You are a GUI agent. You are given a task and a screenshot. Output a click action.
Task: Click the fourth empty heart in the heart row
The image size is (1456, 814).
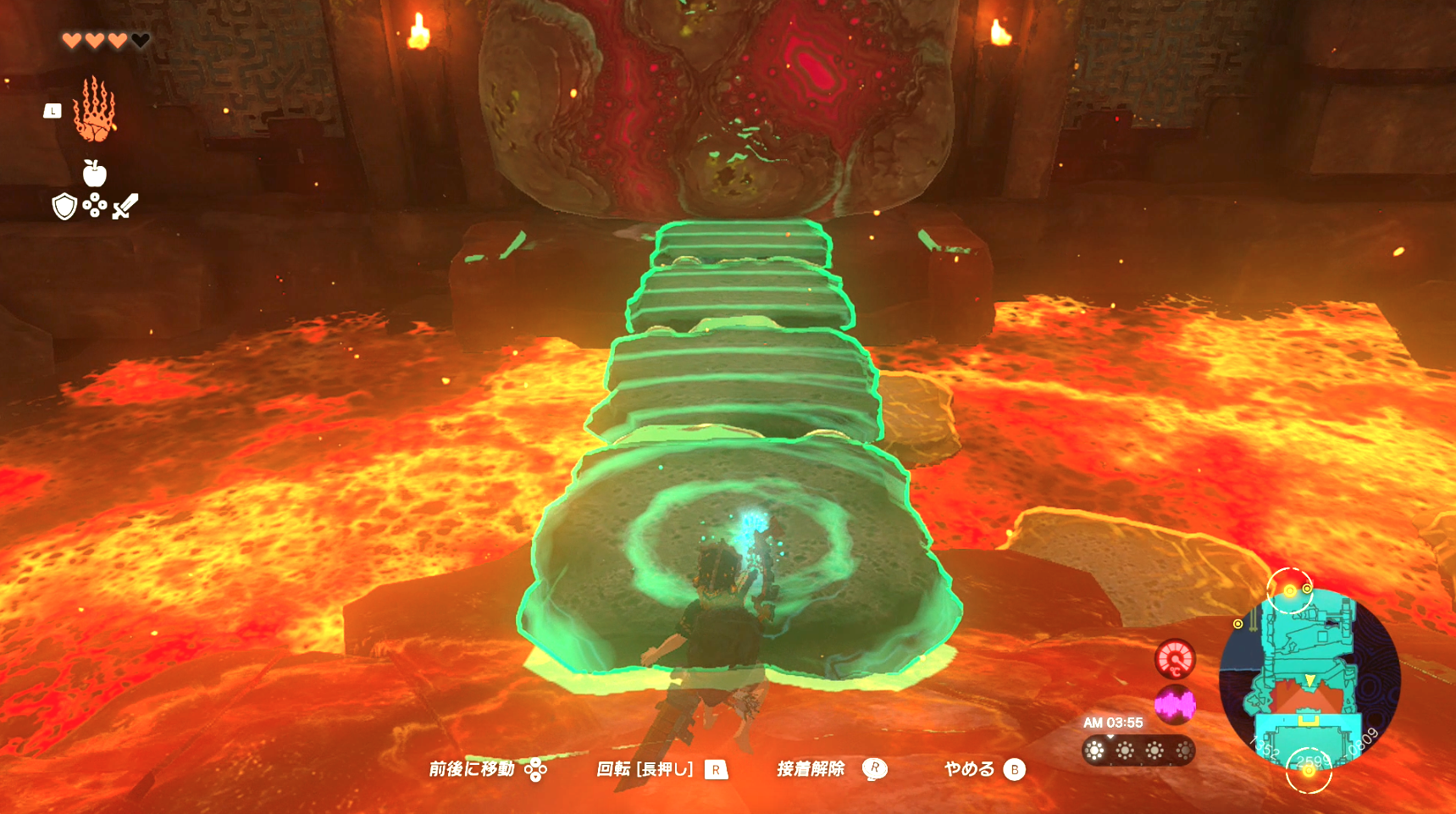(139, 39)
